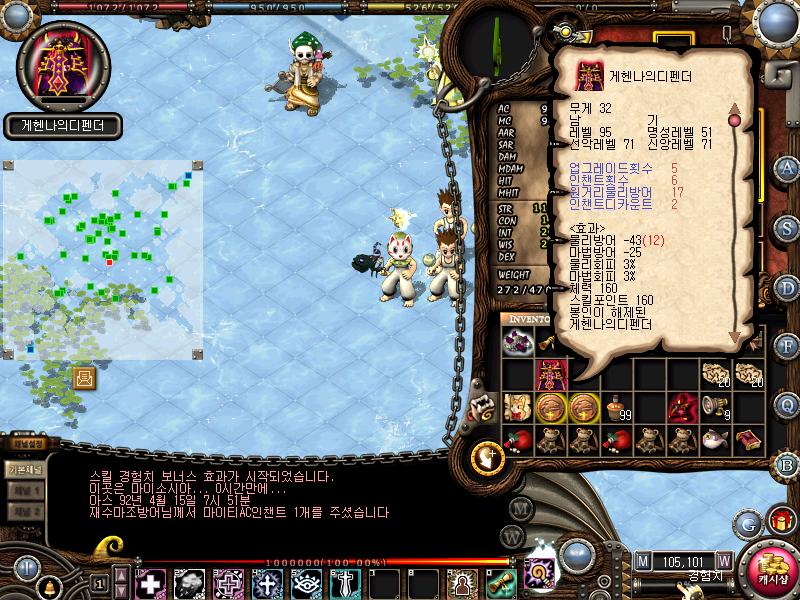Activate the eye skill on the hotbar
This screenshot has height=600, width=800.
(305, 583)
